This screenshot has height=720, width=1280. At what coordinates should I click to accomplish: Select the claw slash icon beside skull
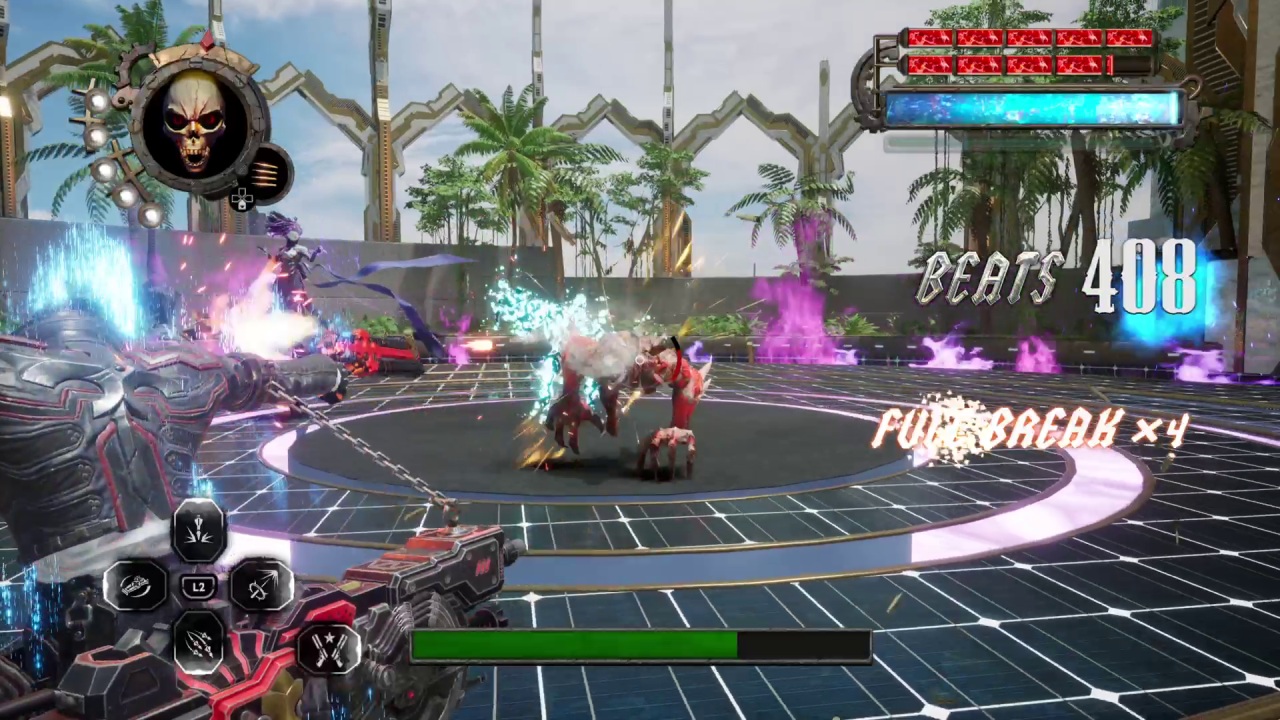(267, 172)
